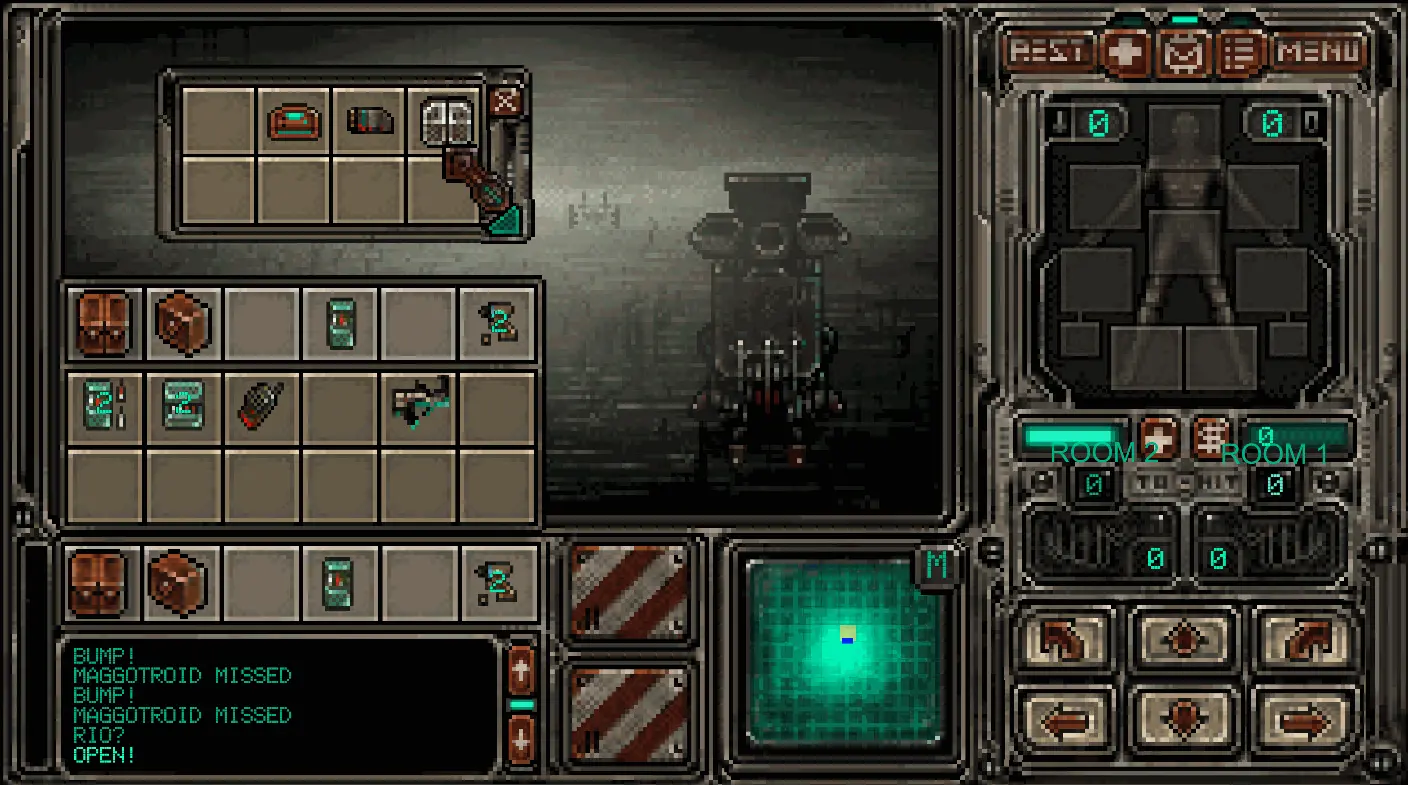Close the container window with the X
This screenshot has width=1408, height=785.
click(x=506, y=101)
